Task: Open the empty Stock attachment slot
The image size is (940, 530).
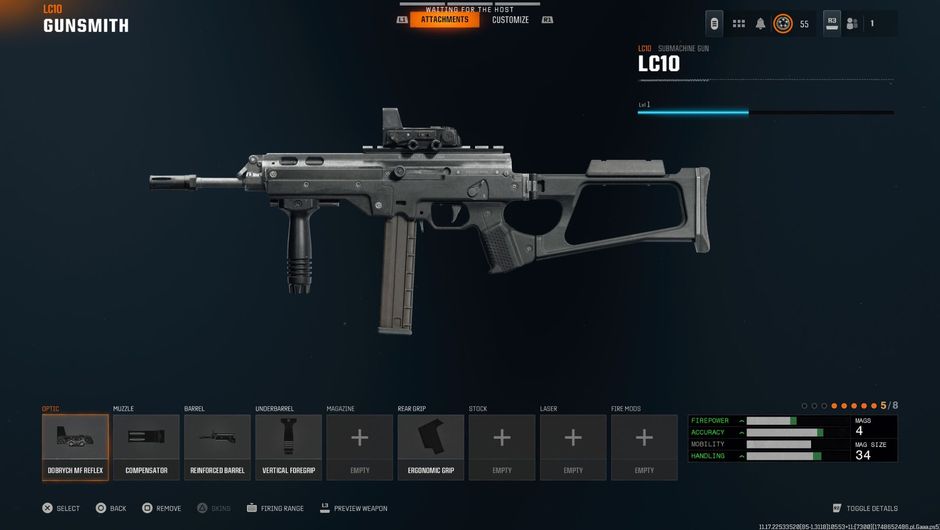Action: (x=502, y=447)
